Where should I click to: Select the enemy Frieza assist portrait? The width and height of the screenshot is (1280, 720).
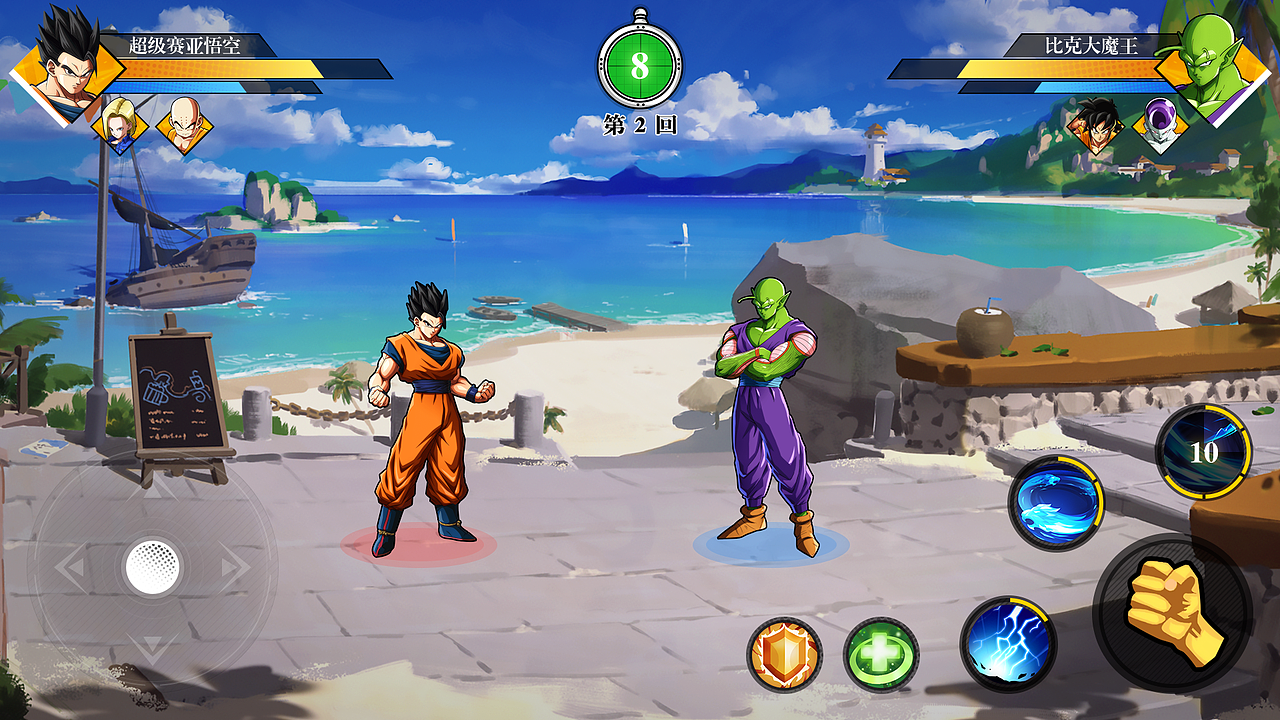click(x=1160, y=125)
